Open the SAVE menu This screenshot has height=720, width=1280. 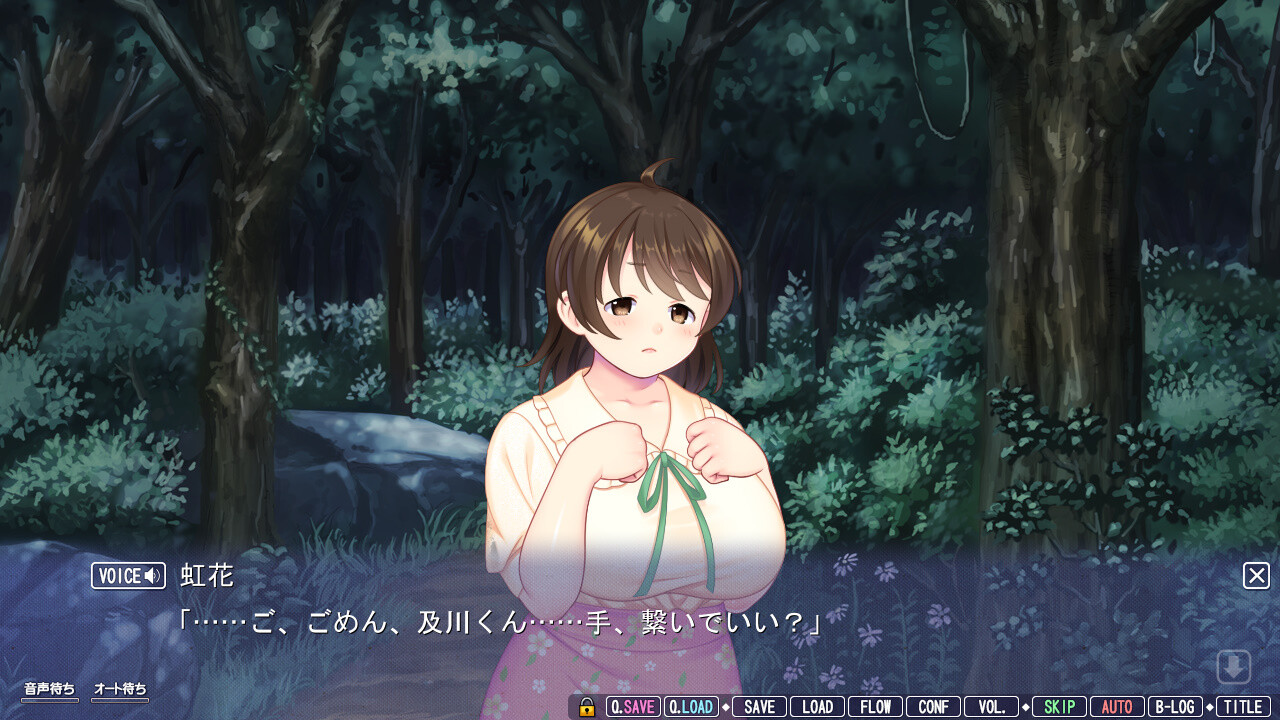pyautogui.click(x=759, y=707)
